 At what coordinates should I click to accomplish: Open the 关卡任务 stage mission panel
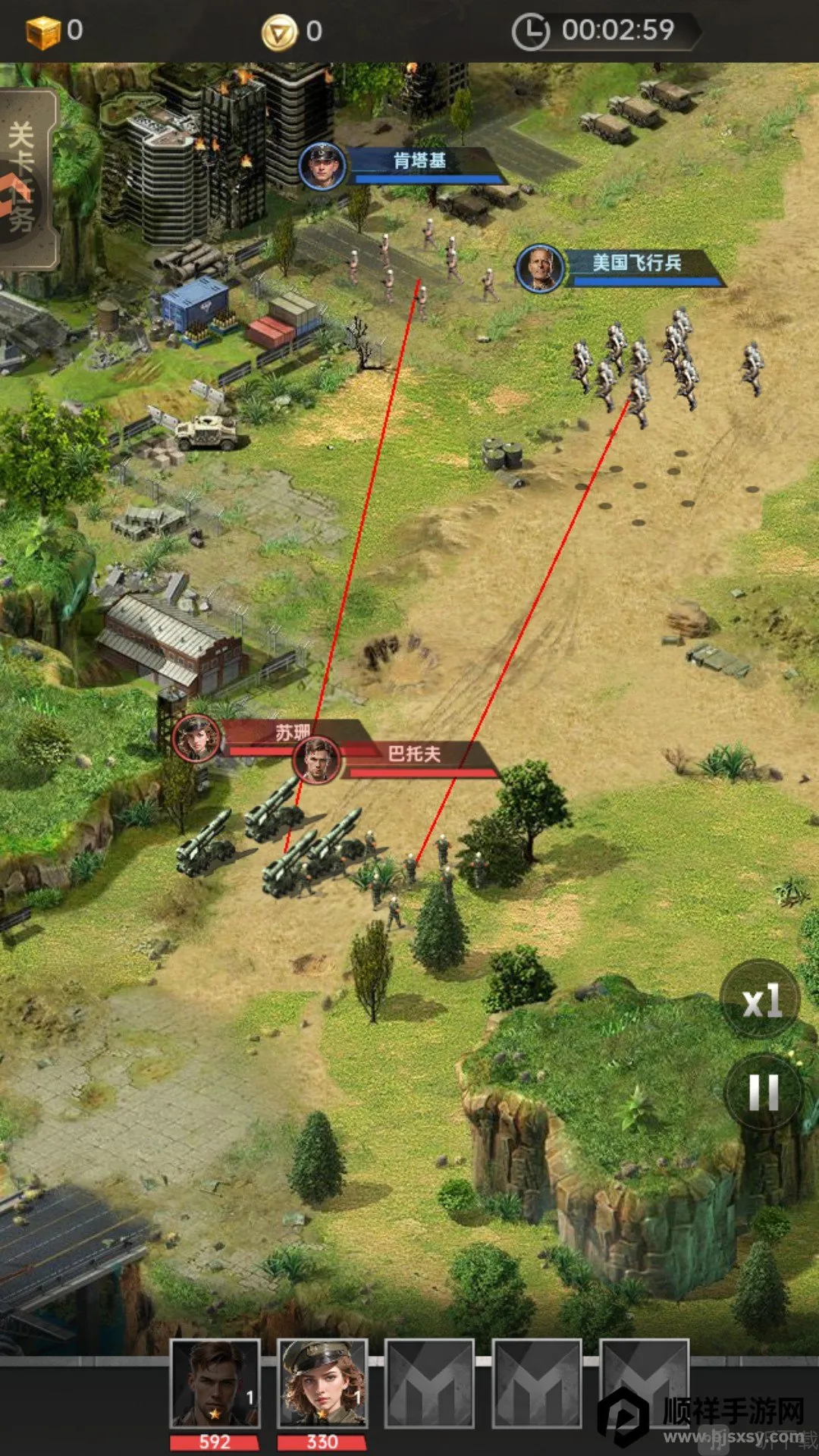[26, 179]
